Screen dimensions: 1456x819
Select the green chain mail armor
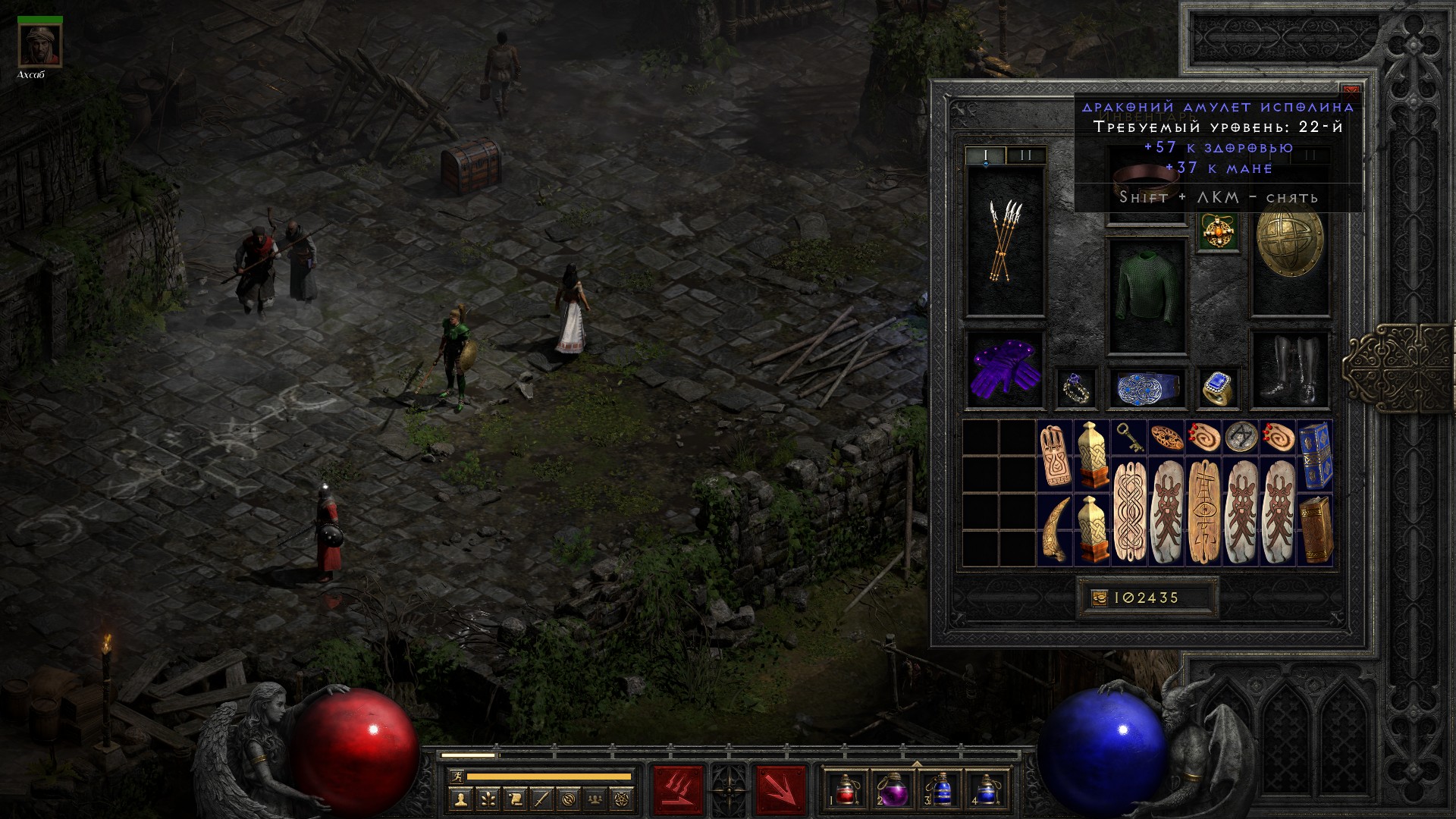pyautogui.click(x=1147, y=296)
